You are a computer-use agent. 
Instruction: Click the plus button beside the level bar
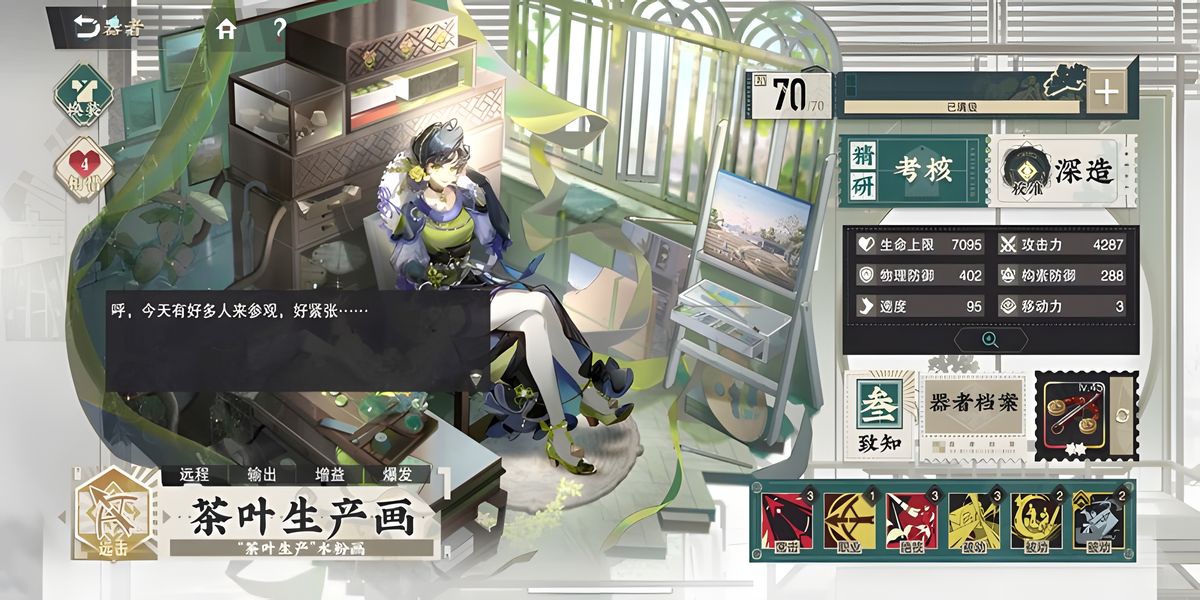click(x=1106, y=93)
